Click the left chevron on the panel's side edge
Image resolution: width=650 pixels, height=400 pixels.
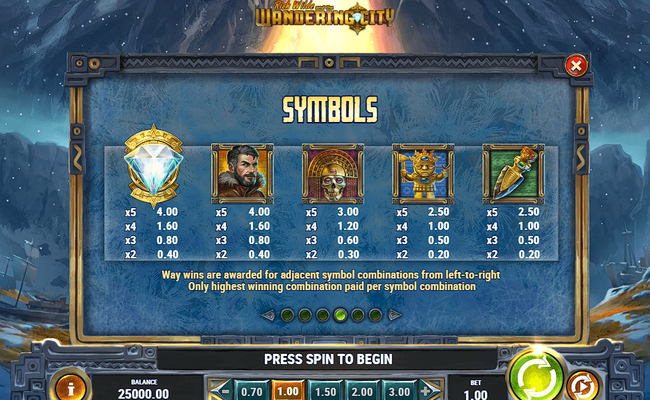[x=76, y=159]
